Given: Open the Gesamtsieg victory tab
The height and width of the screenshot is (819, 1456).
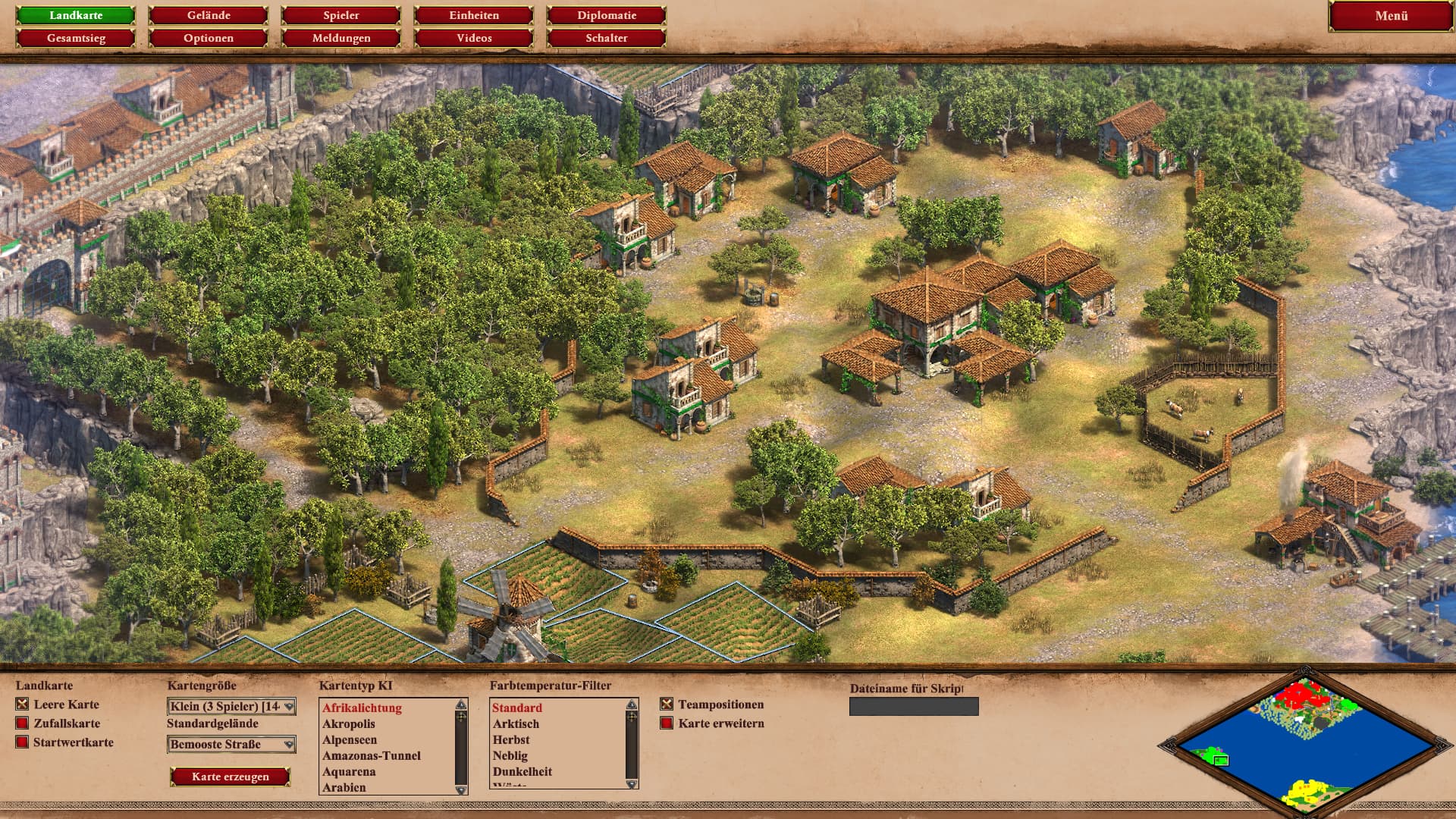Looking at the screenshot, I should [x=76, y=38].
